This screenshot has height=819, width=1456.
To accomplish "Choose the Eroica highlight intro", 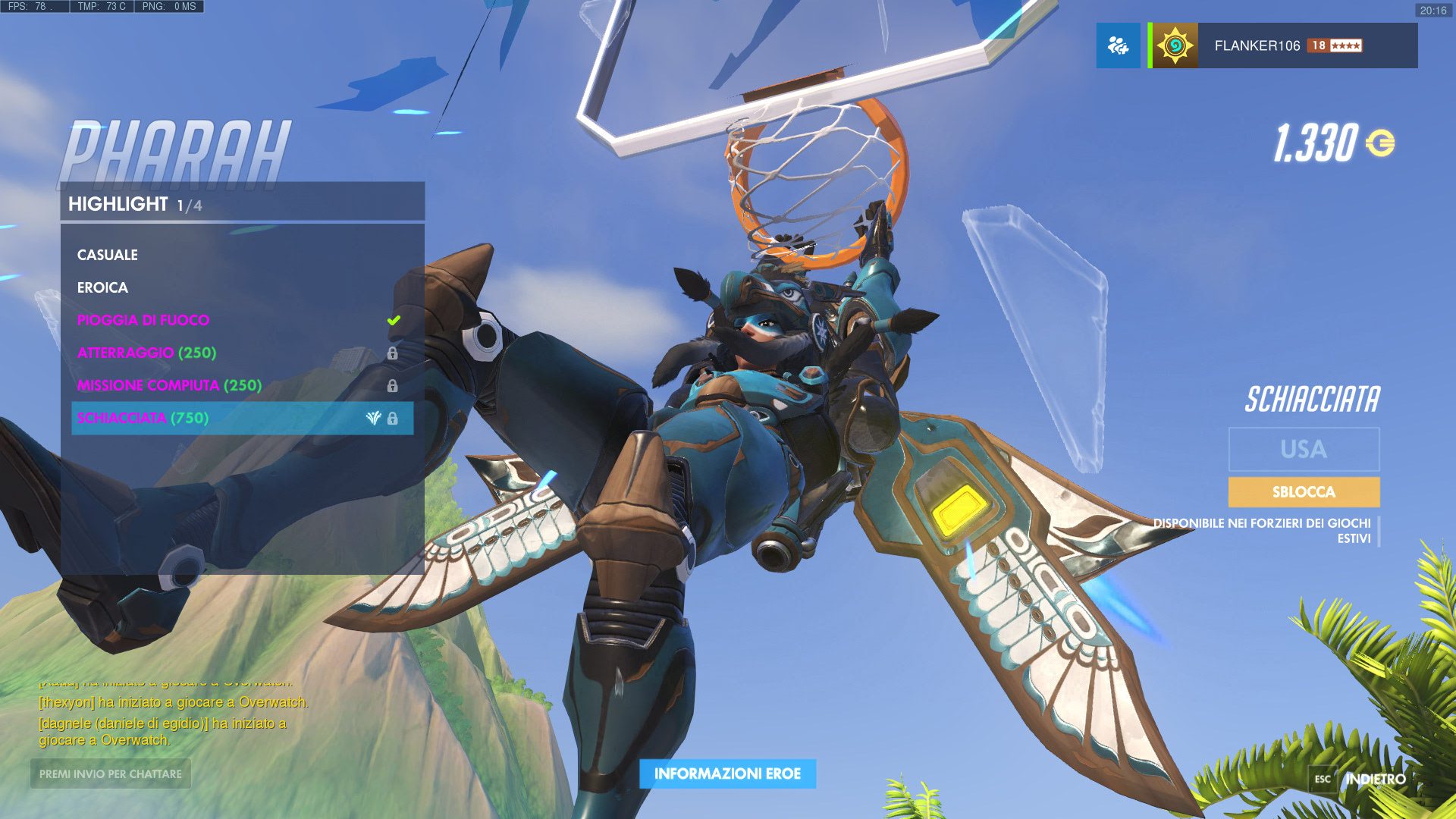I will pyautogui.click(x=102, y=287).
